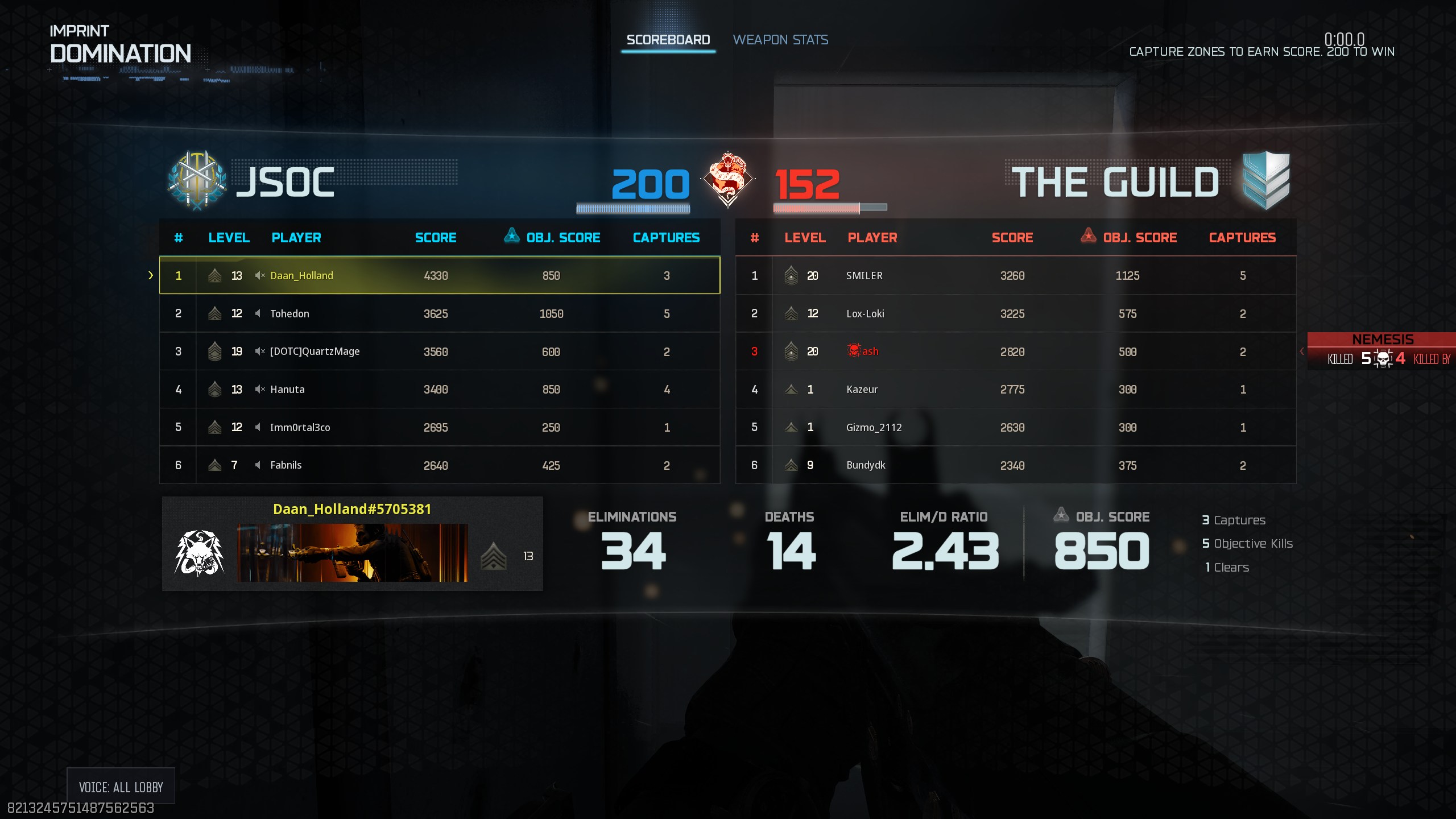Switch to the Weapon Stats tab

point(780,40)
